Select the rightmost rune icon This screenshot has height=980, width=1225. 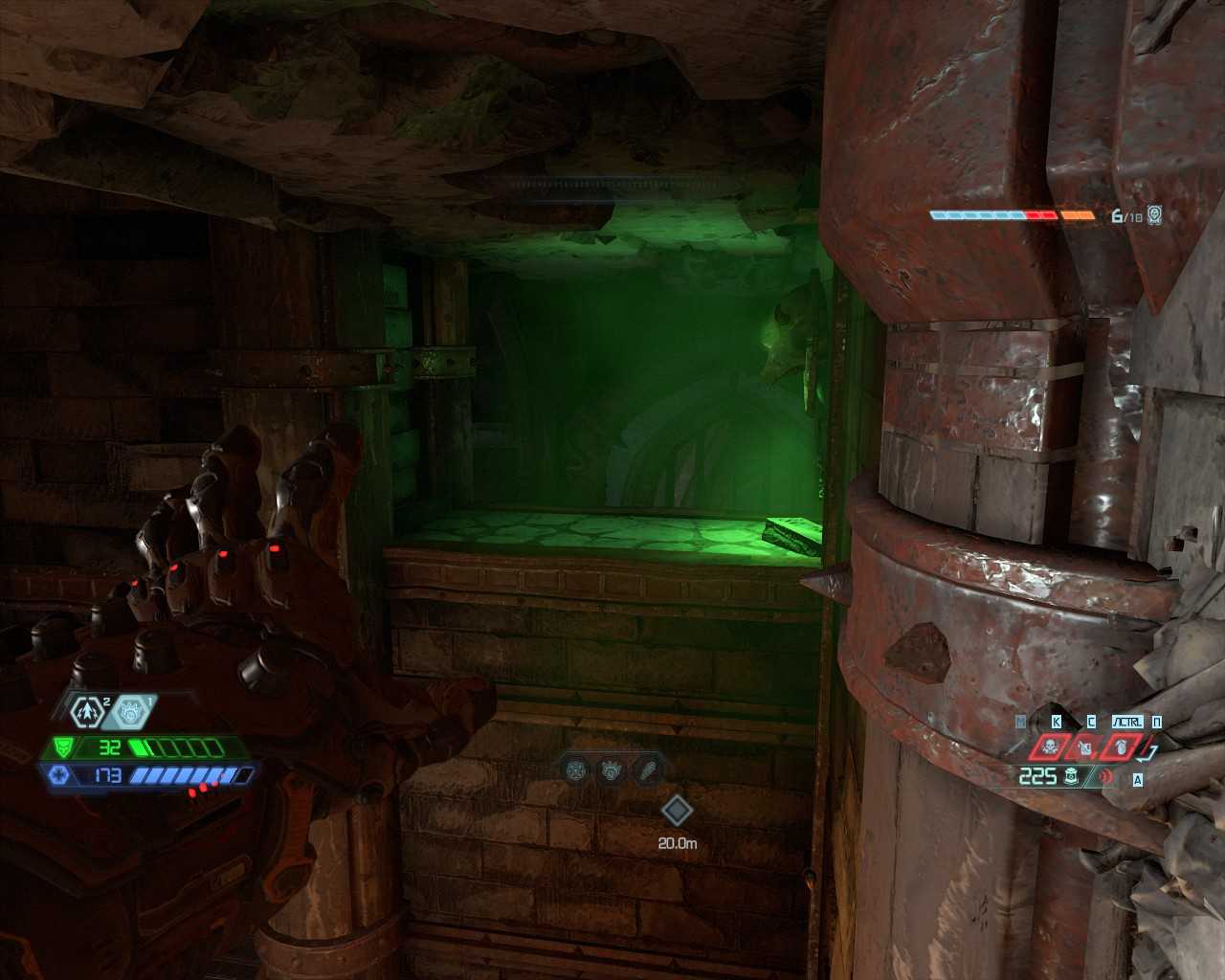tap(646, 768)
